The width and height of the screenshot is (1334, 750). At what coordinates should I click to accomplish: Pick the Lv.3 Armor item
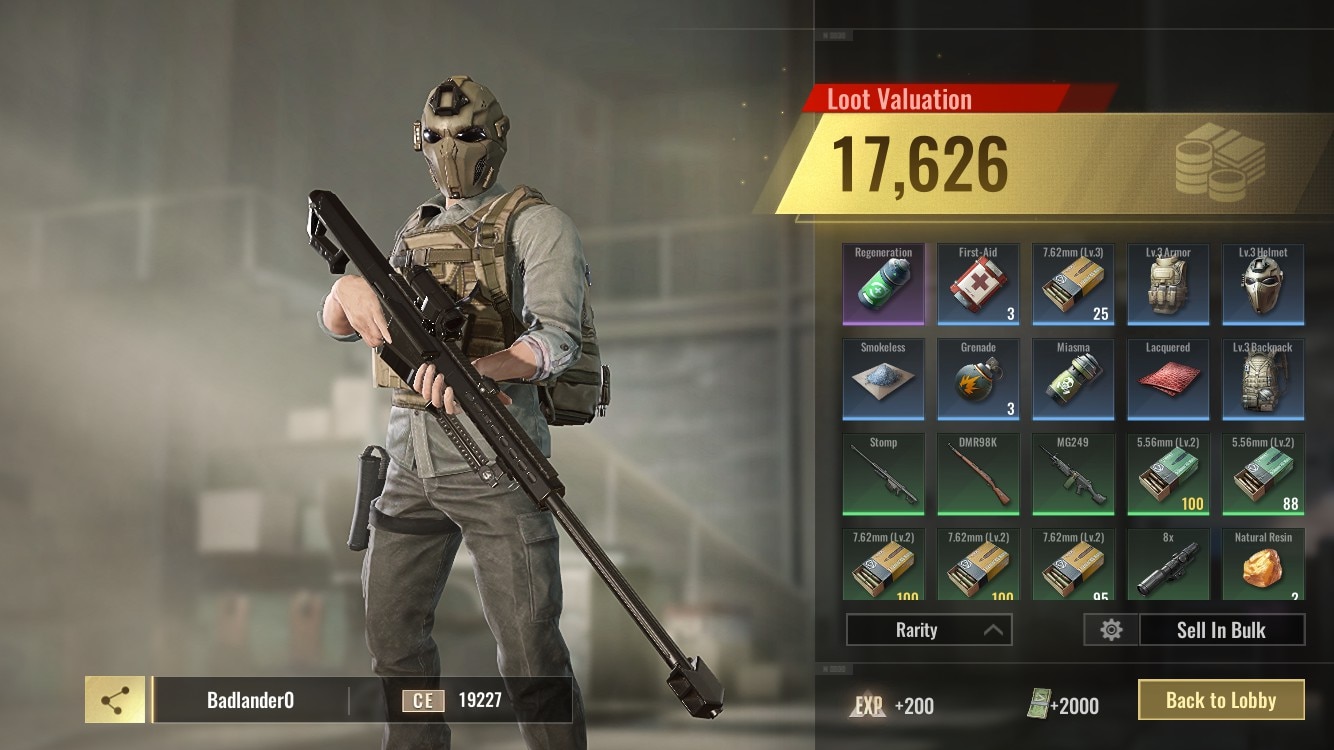1168,285
